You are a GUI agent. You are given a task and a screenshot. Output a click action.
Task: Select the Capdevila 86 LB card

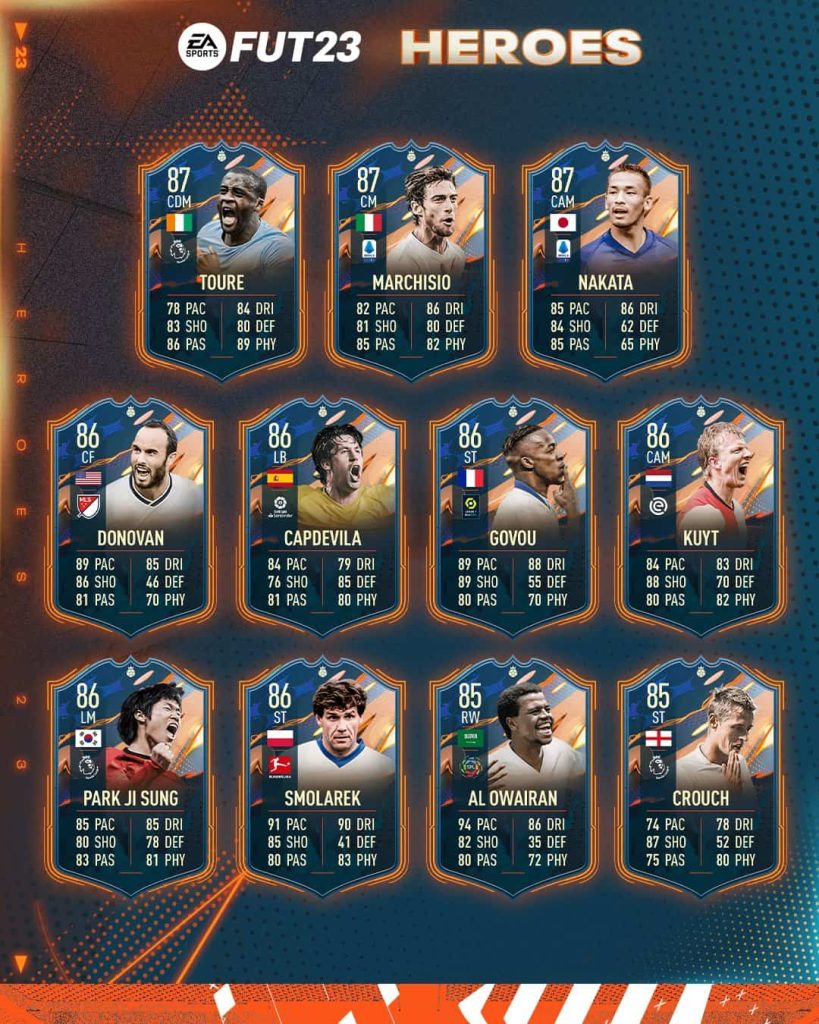tap(321, 518)
